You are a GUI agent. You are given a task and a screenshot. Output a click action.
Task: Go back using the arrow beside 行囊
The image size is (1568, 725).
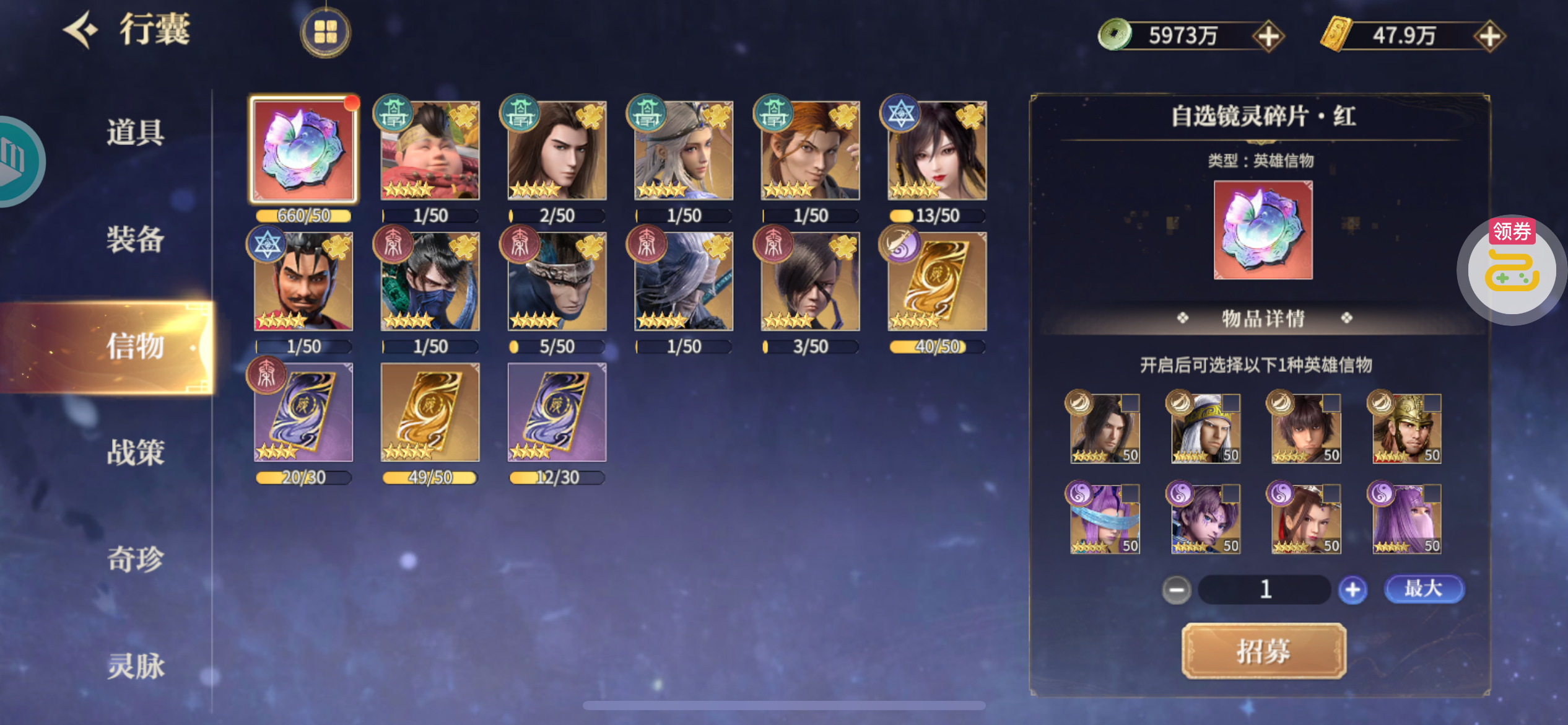[82, 29]
